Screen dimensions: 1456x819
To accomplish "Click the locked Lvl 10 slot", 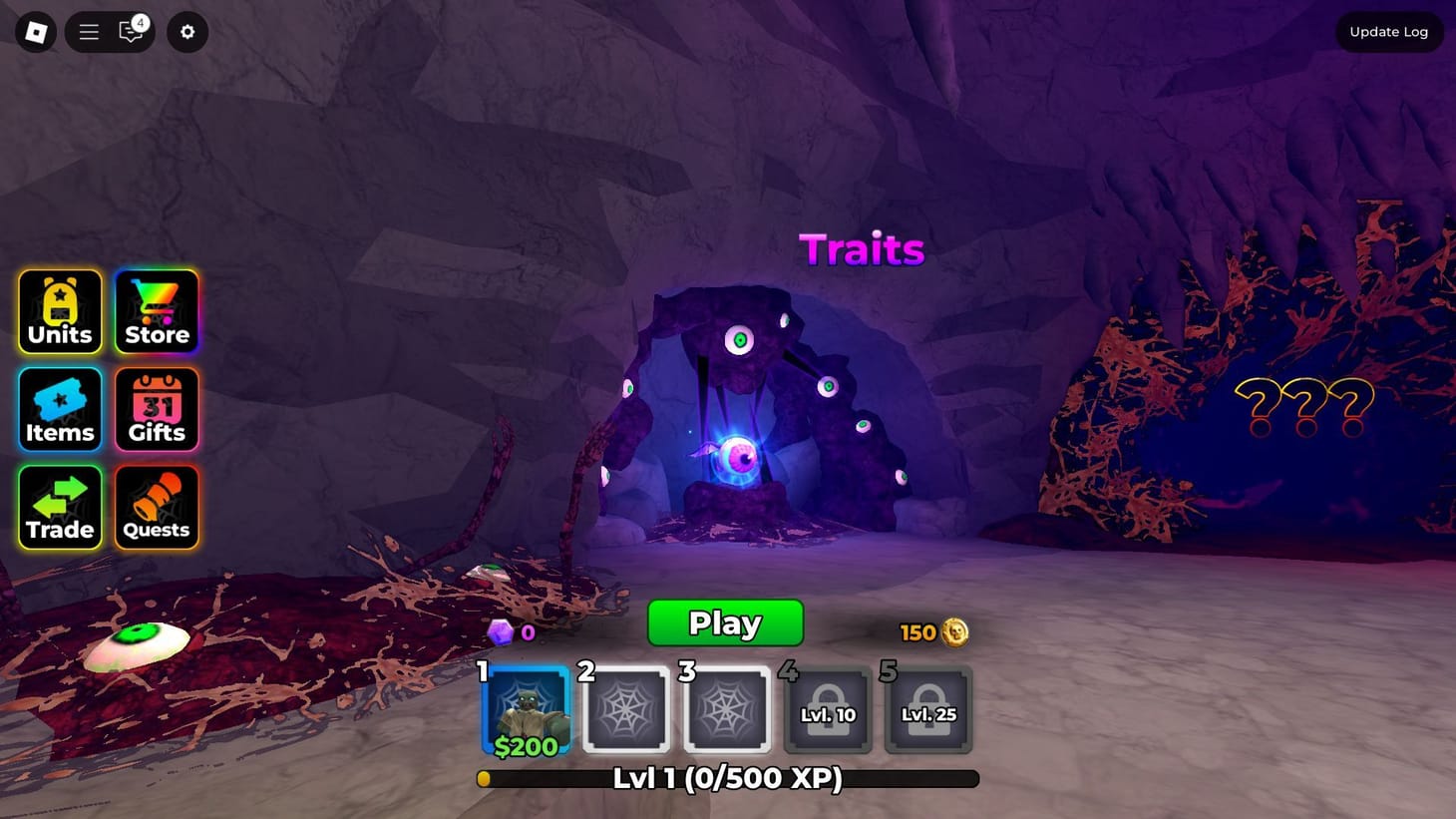I will 828,711.
